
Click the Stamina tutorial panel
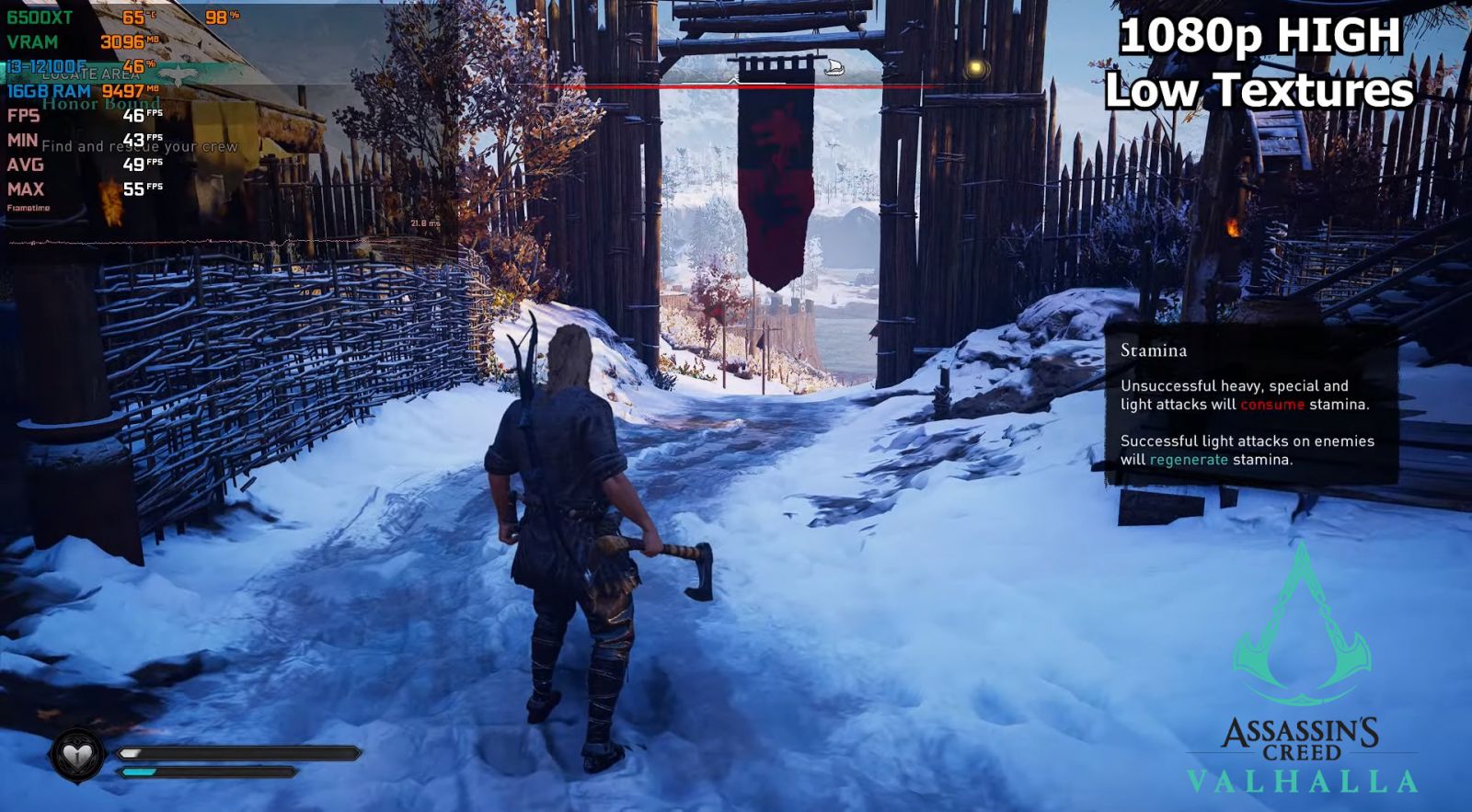click(x=1250, y=405)
